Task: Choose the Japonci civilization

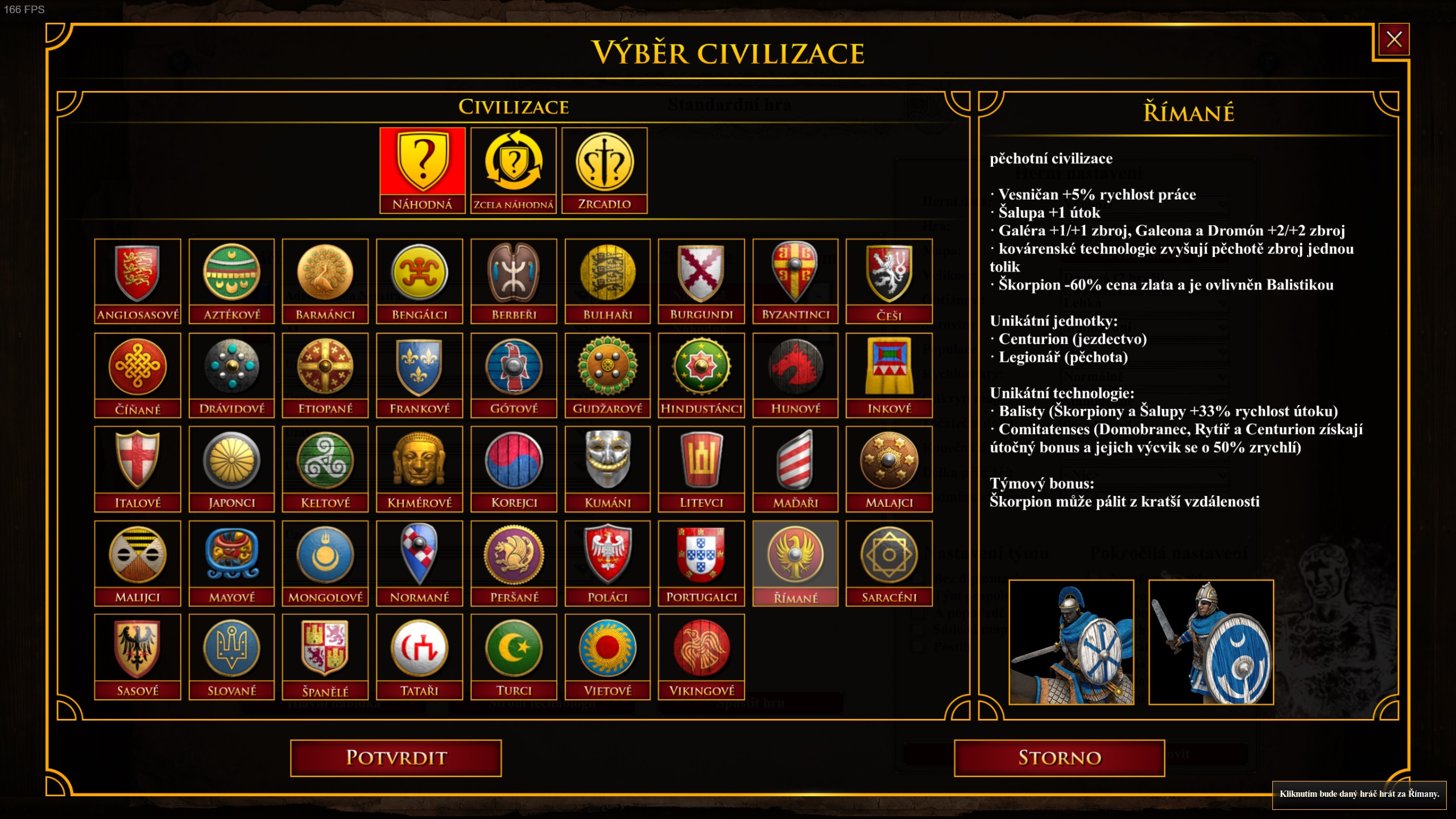Action: [x=231, y=469]
